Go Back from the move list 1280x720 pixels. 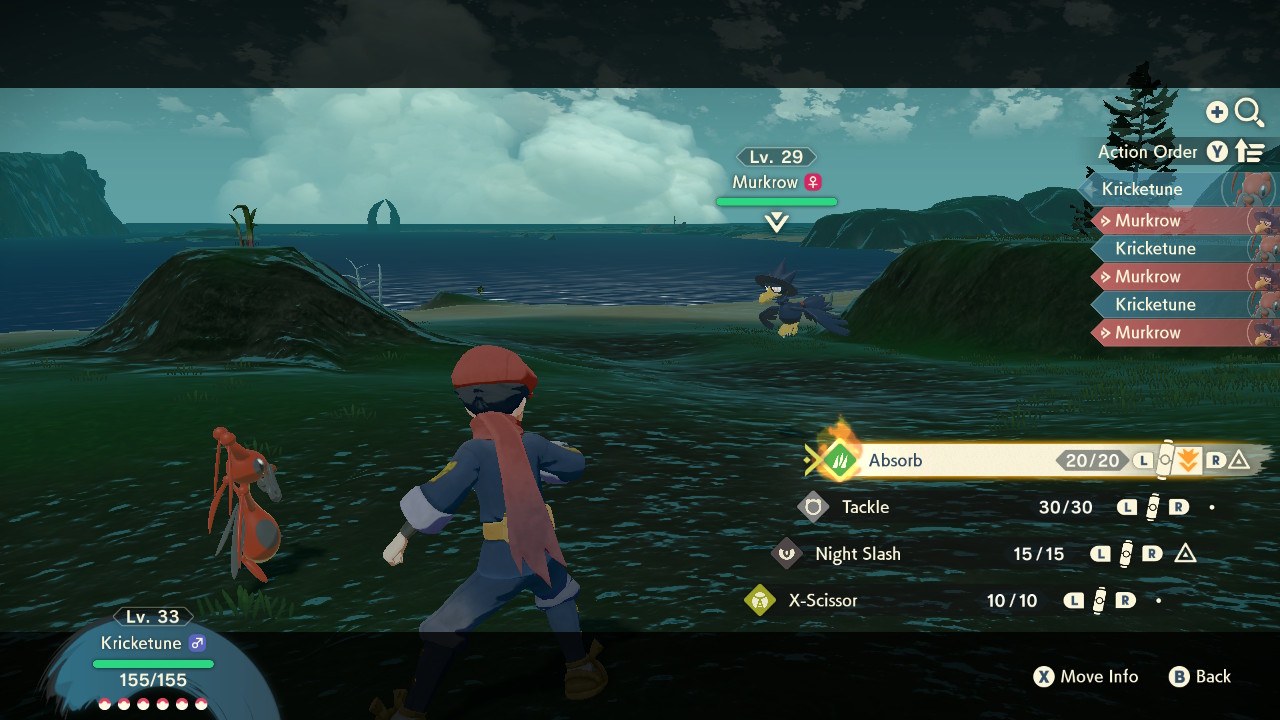tap(1200, 677)
